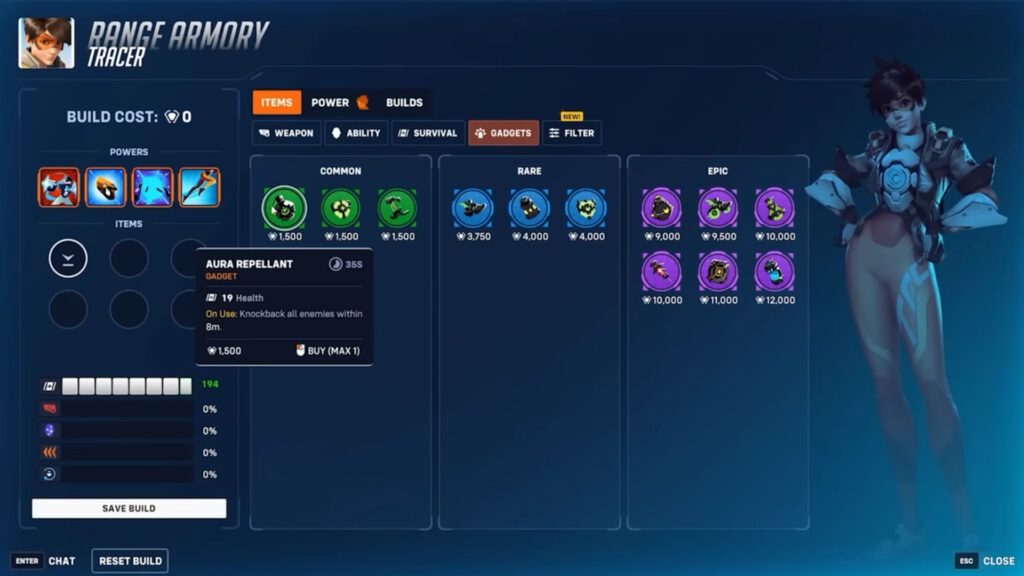Choose the 12,000 epic gadget
The image size is (1024, 576).
click(x=774, y=271)
